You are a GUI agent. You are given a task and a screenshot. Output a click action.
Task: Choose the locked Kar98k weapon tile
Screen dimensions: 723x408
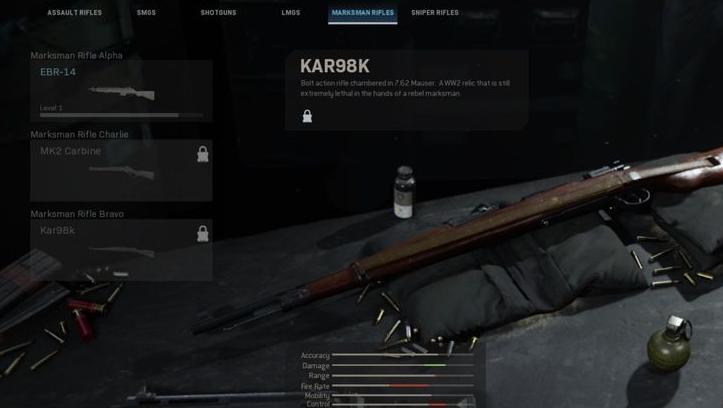click(121, 249)
